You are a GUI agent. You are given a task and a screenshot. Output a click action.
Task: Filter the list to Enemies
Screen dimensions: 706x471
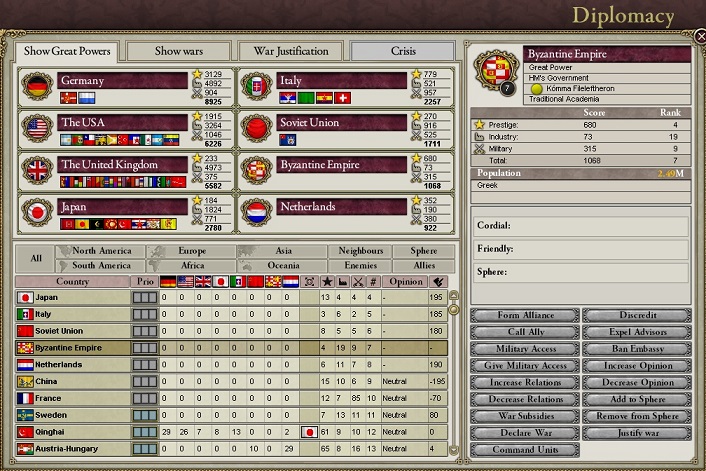pyautogui.click(x=361, y=266)
